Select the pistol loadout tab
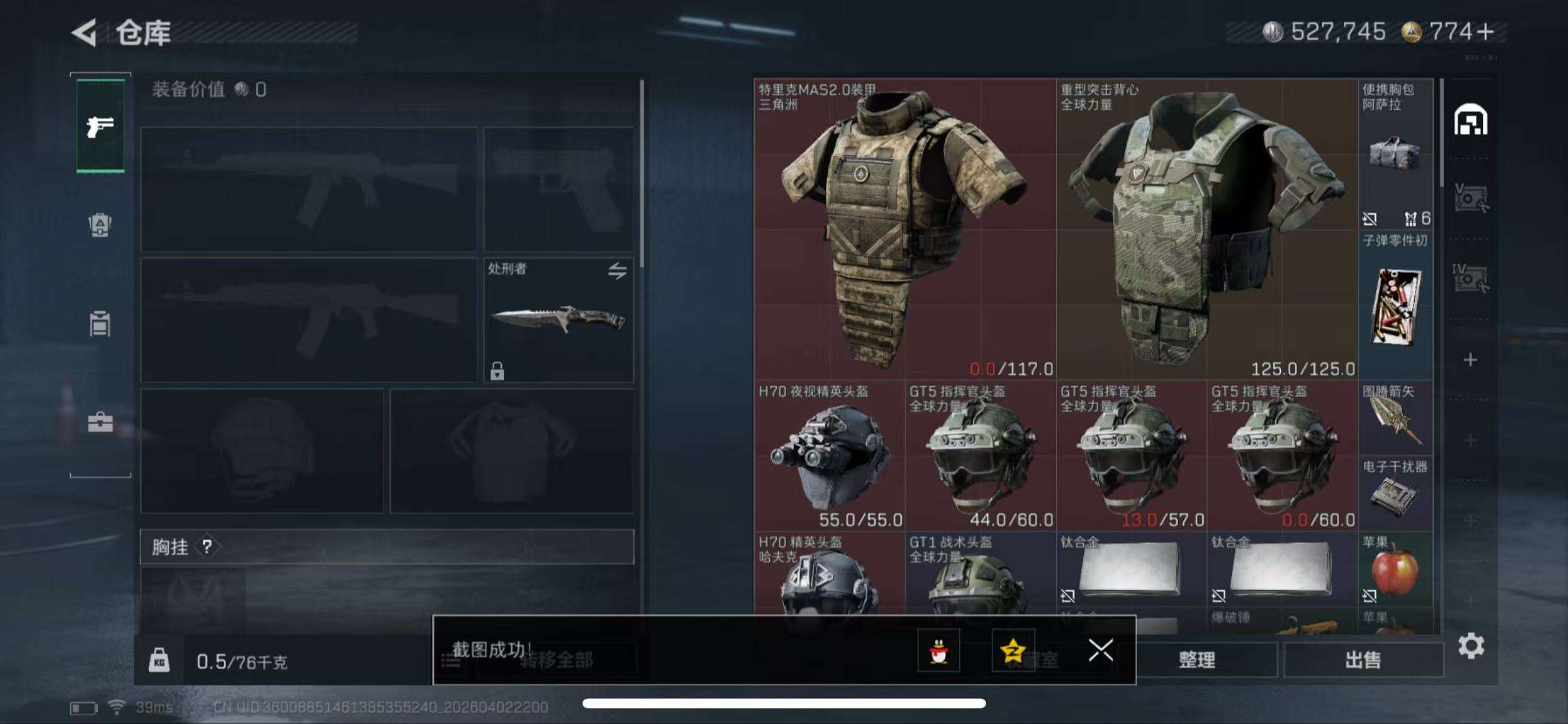 pyautogui.click(x=100, y=126)
